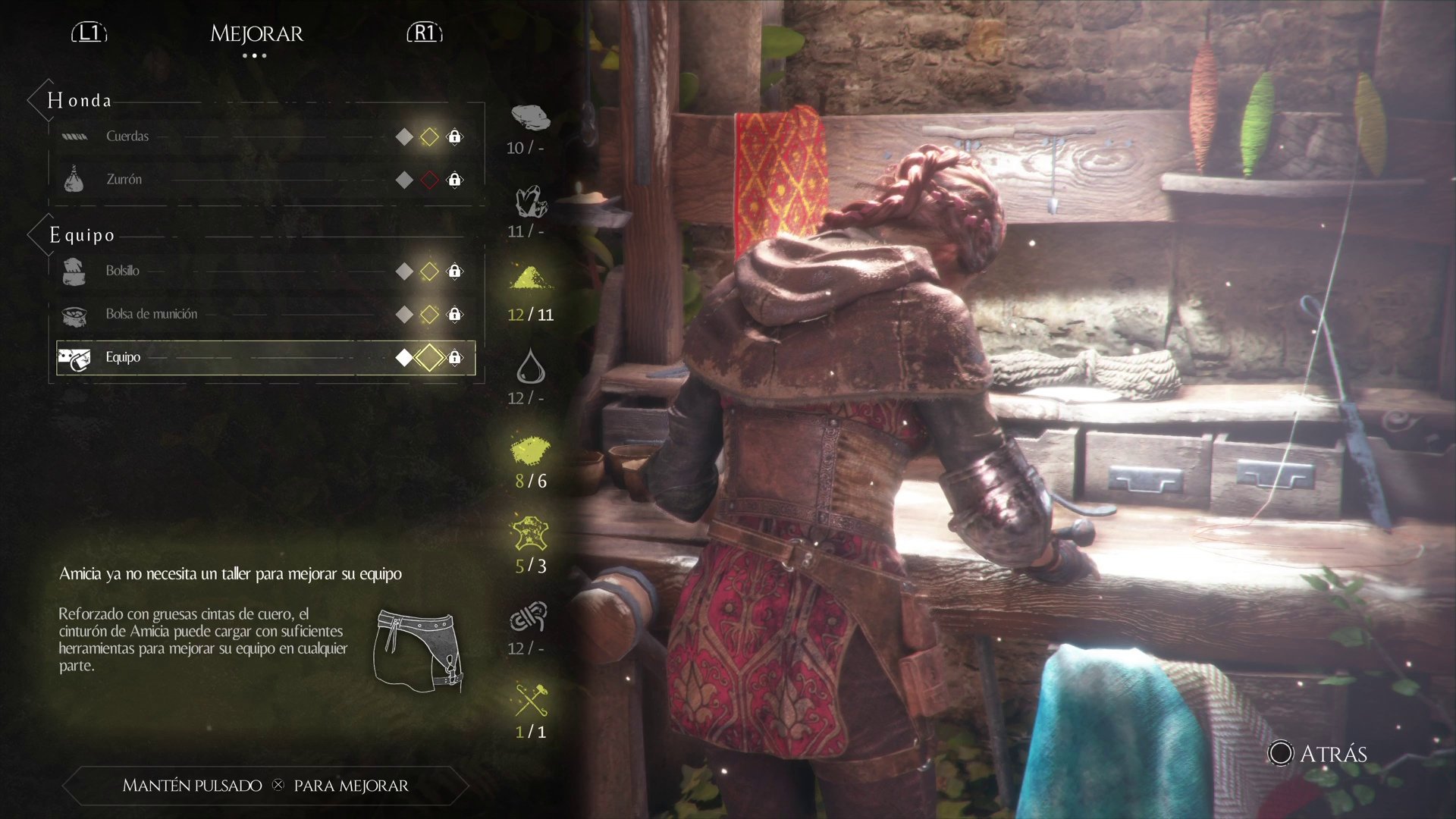This screenshot has width=1456, height=819.
Task: Click the Atrás back button
Action: [1318, 754]
